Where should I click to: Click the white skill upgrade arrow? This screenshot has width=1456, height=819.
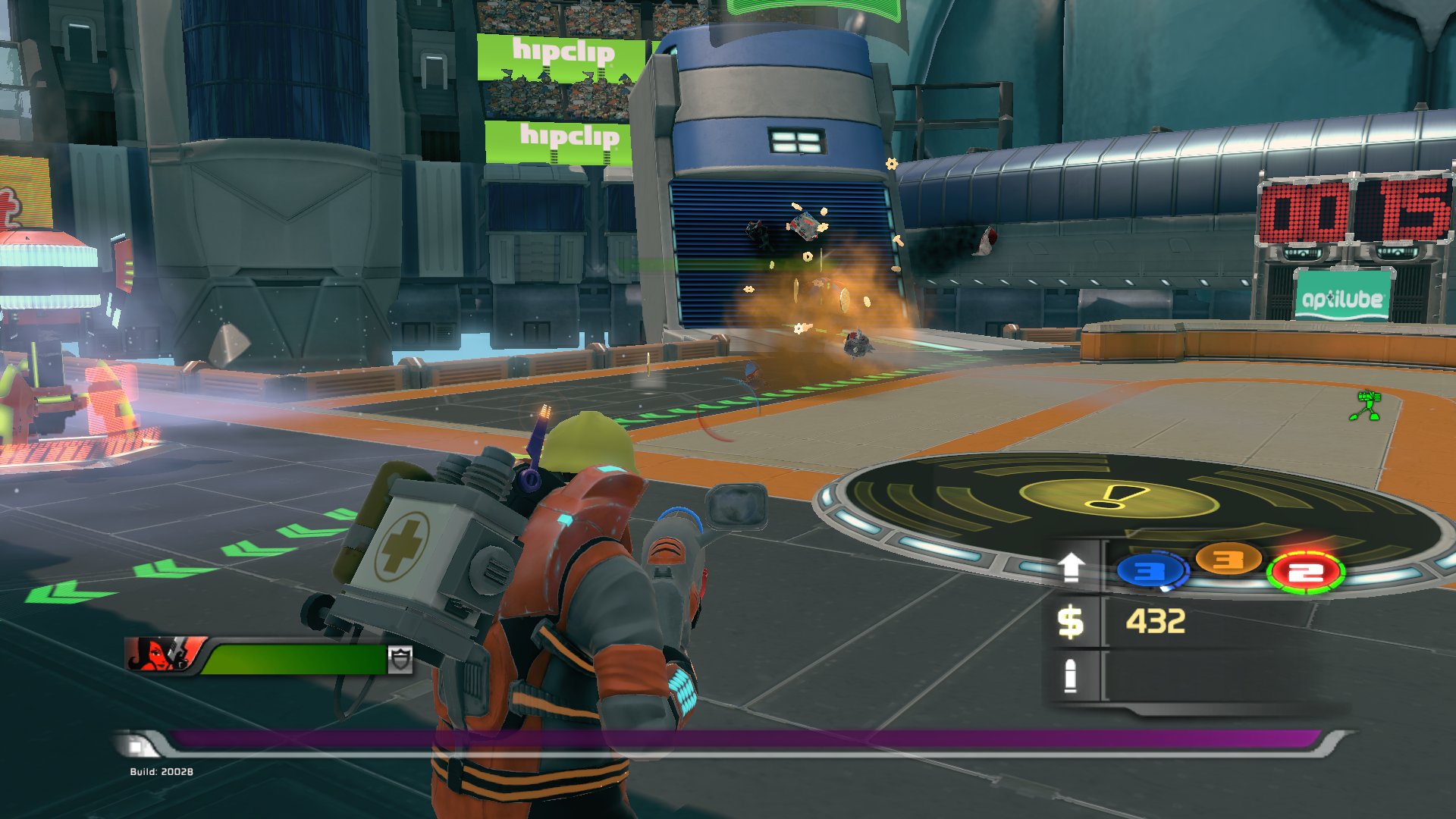tap(1071, 566)
